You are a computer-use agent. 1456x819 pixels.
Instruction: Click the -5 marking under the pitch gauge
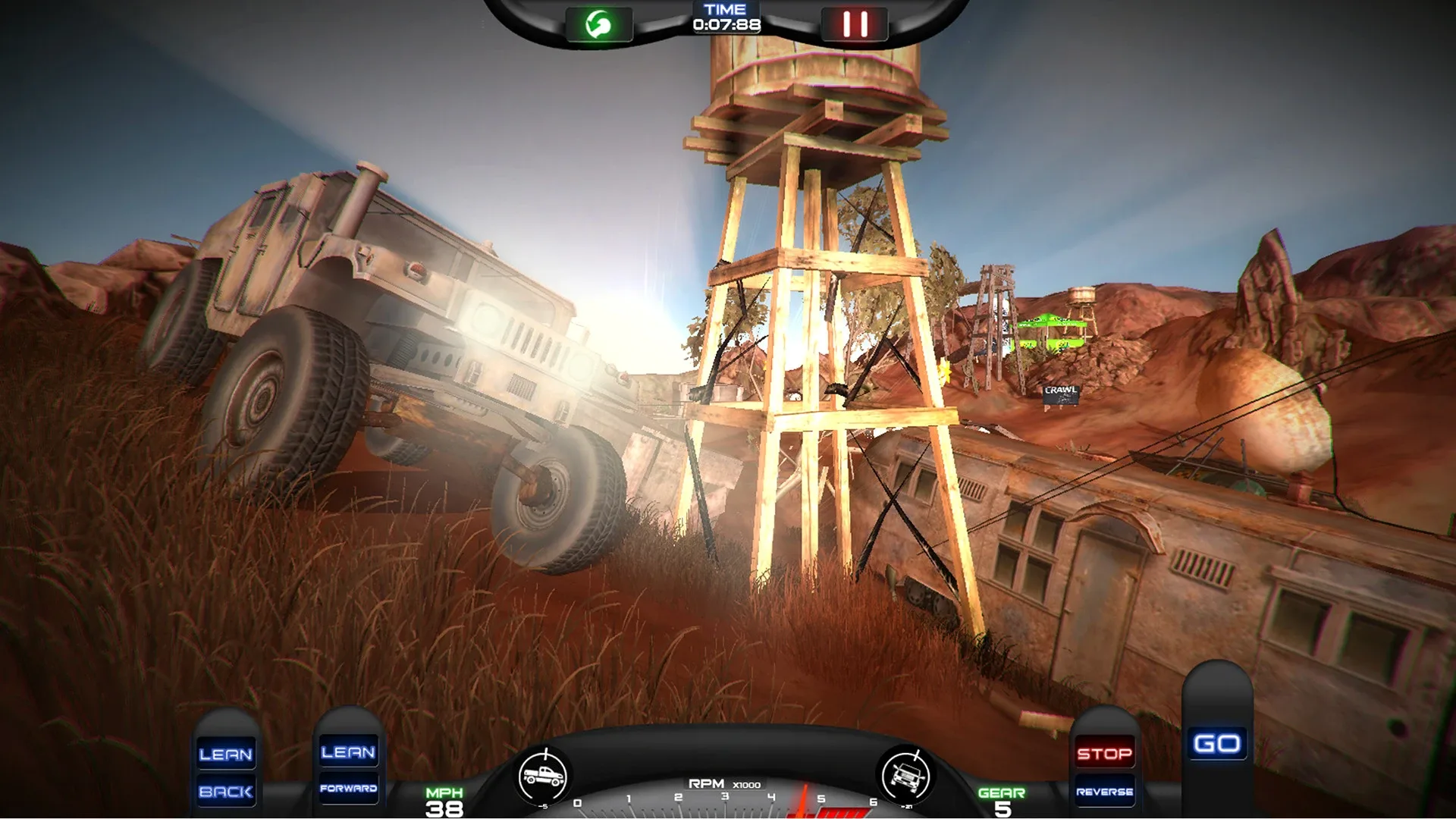click(x=544, y=805)
